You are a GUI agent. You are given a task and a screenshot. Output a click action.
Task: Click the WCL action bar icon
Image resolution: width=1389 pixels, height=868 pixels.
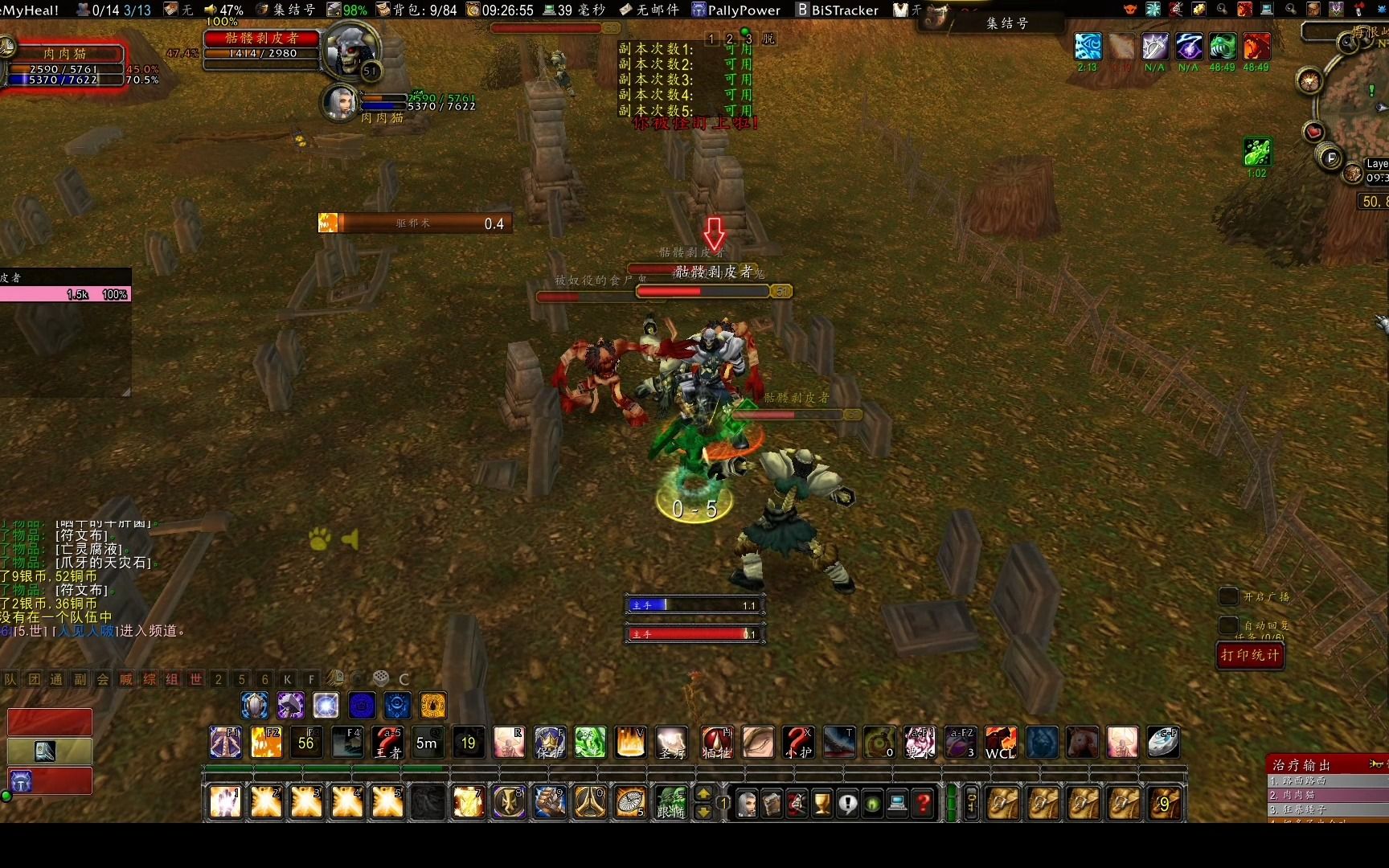pos(1000,743)
